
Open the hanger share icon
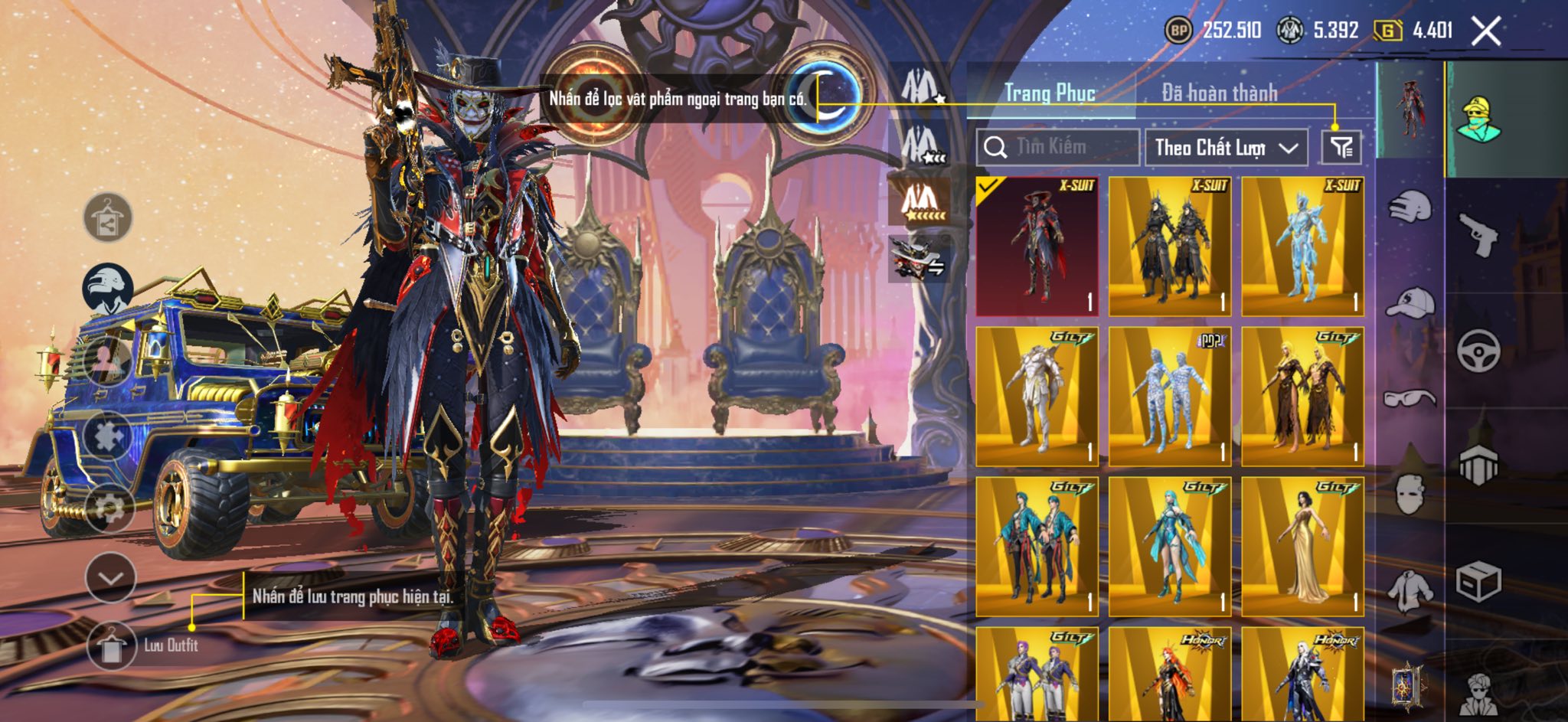pos(107,217)
